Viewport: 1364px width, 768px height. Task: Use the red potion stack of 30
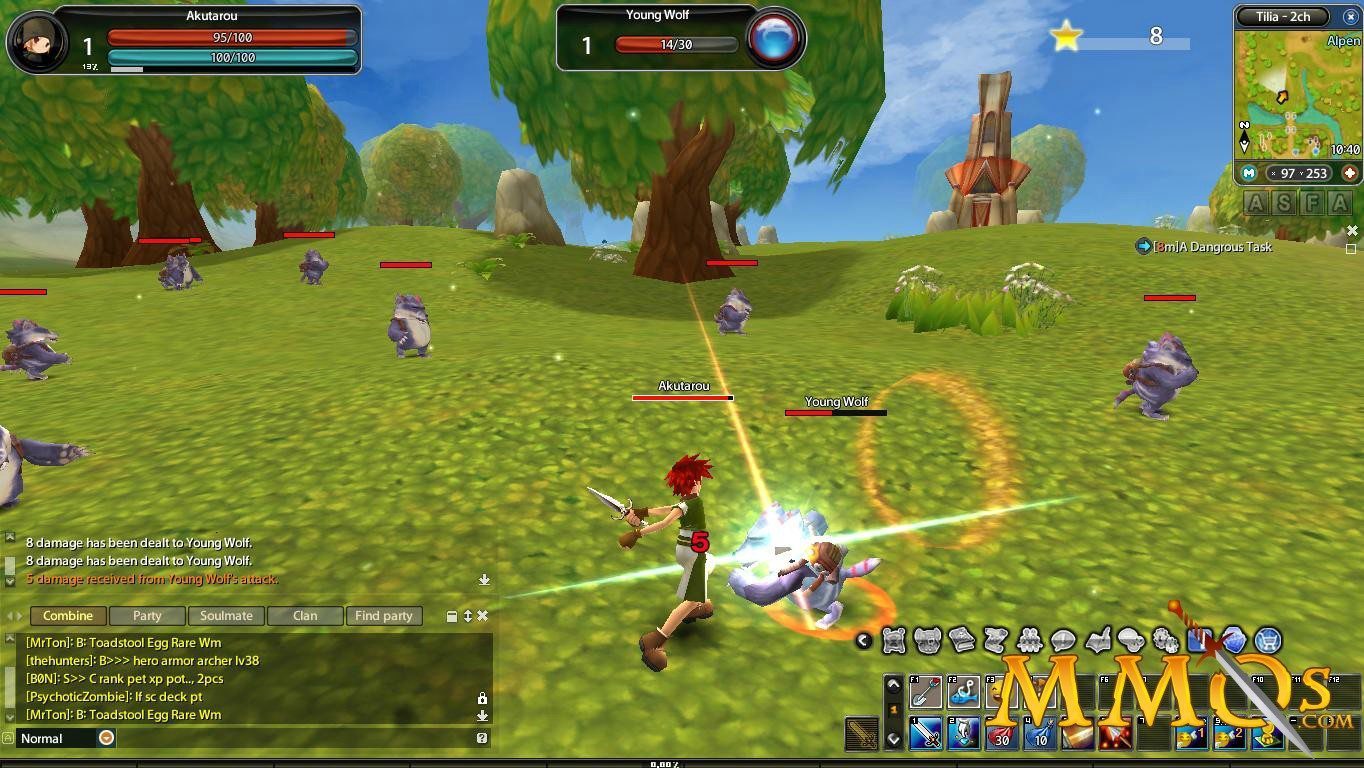click(x=1002, y=735)
